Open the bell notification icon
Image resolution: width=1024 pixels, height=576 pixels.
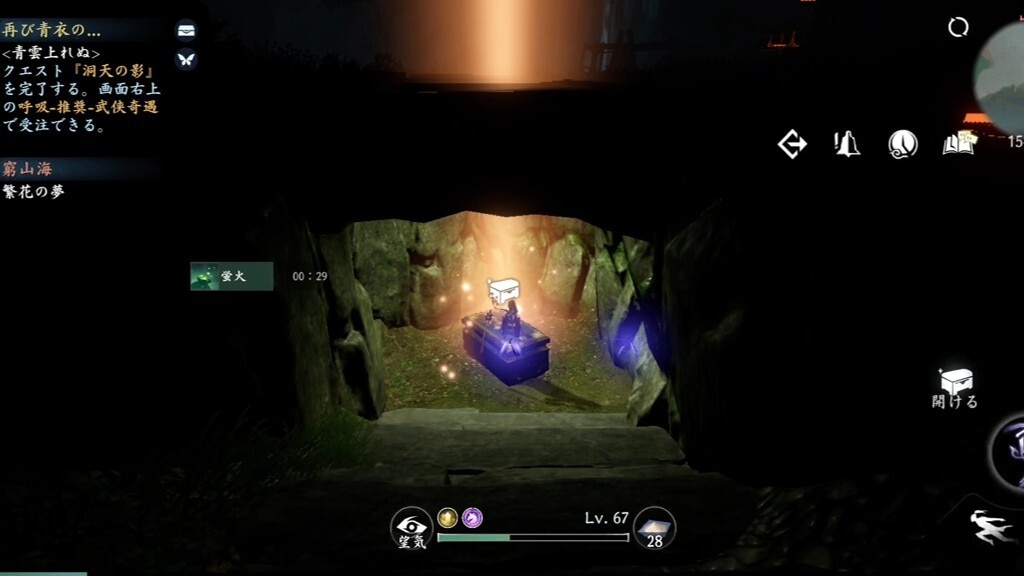[847, 144]
